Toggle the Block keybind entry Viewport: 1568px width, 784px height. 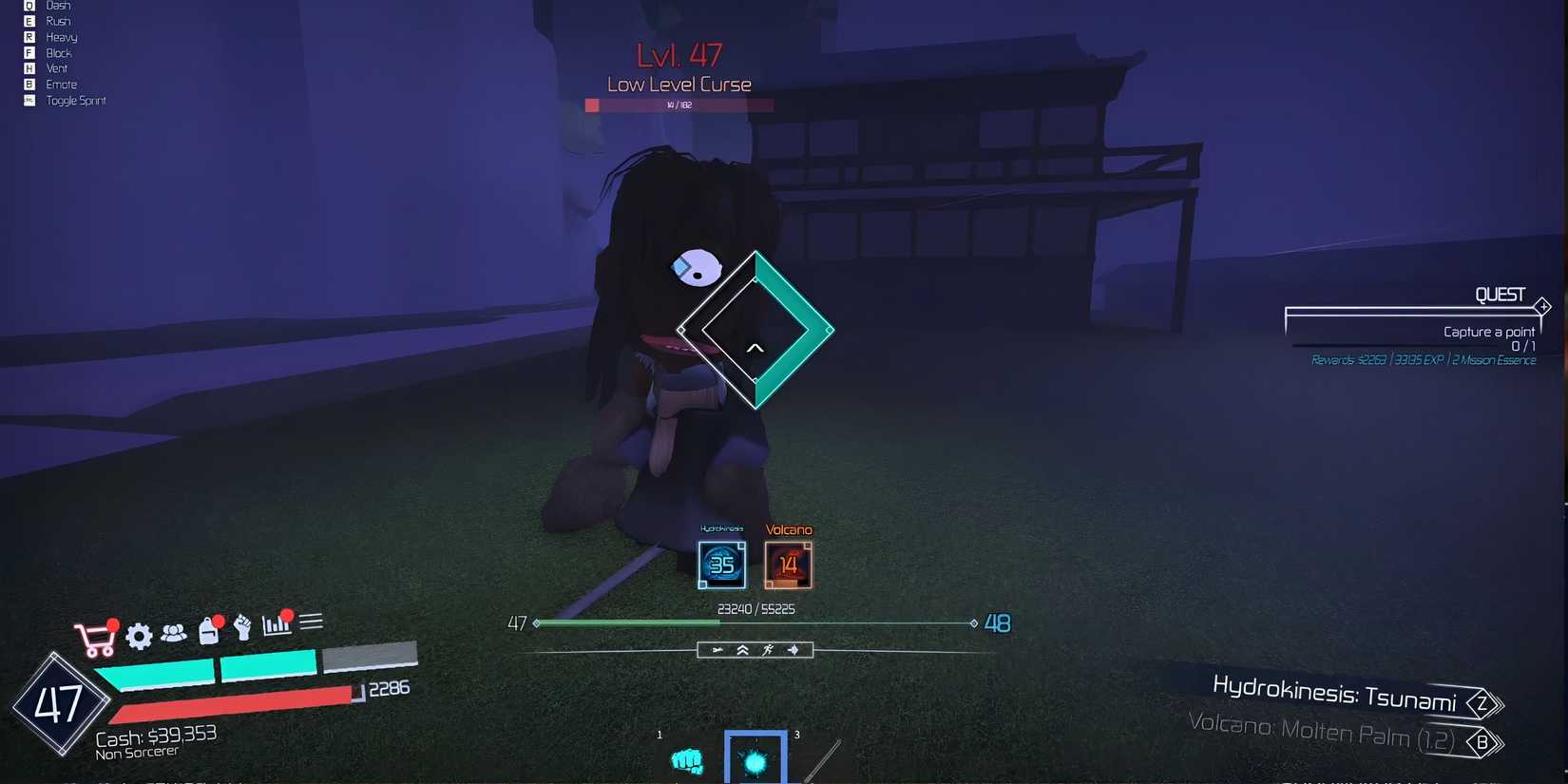pyautogui.click(x=59, y=52)
